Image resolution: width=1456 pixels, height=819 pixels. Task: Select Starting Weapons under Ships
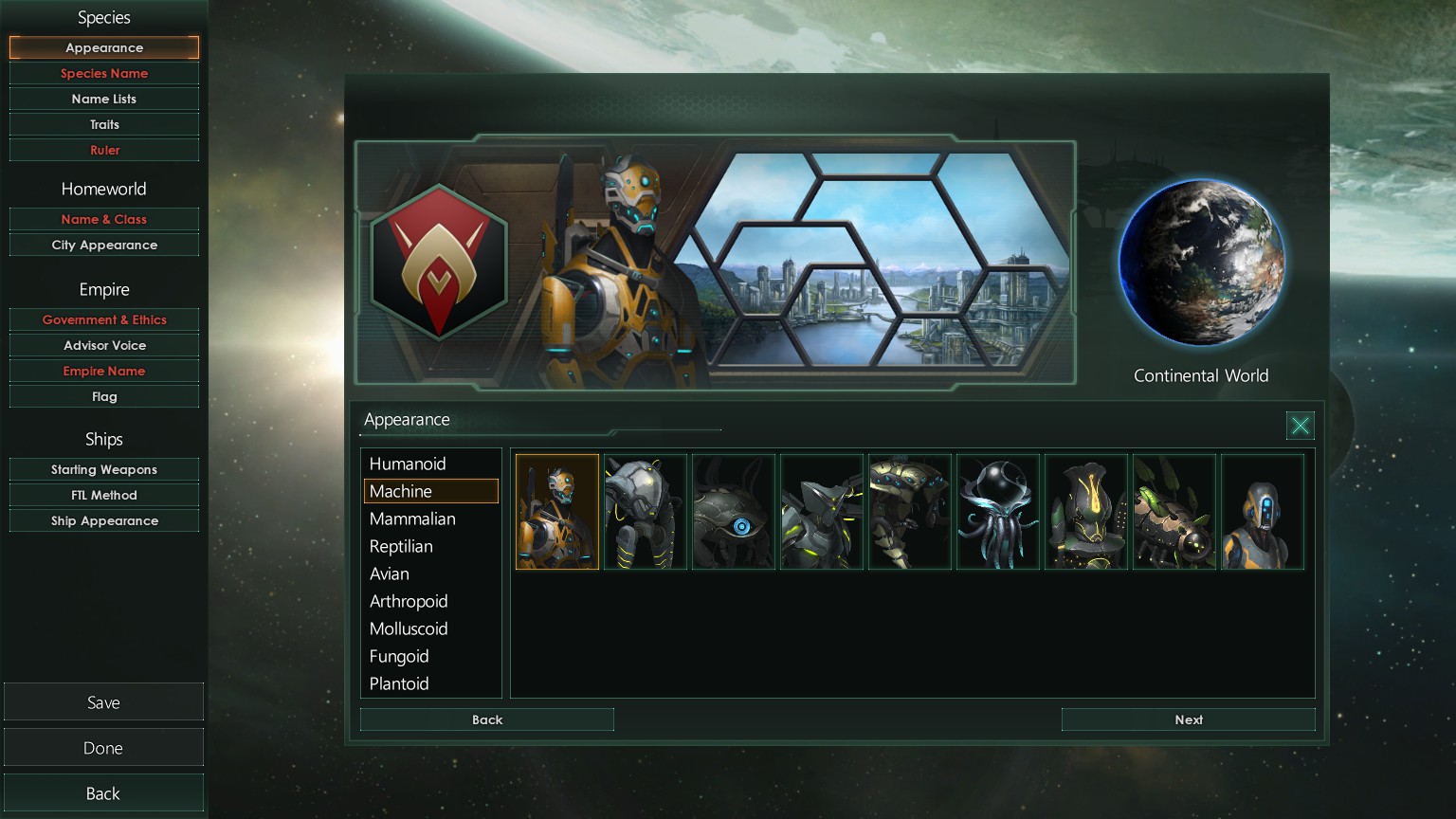pos(104,469)
